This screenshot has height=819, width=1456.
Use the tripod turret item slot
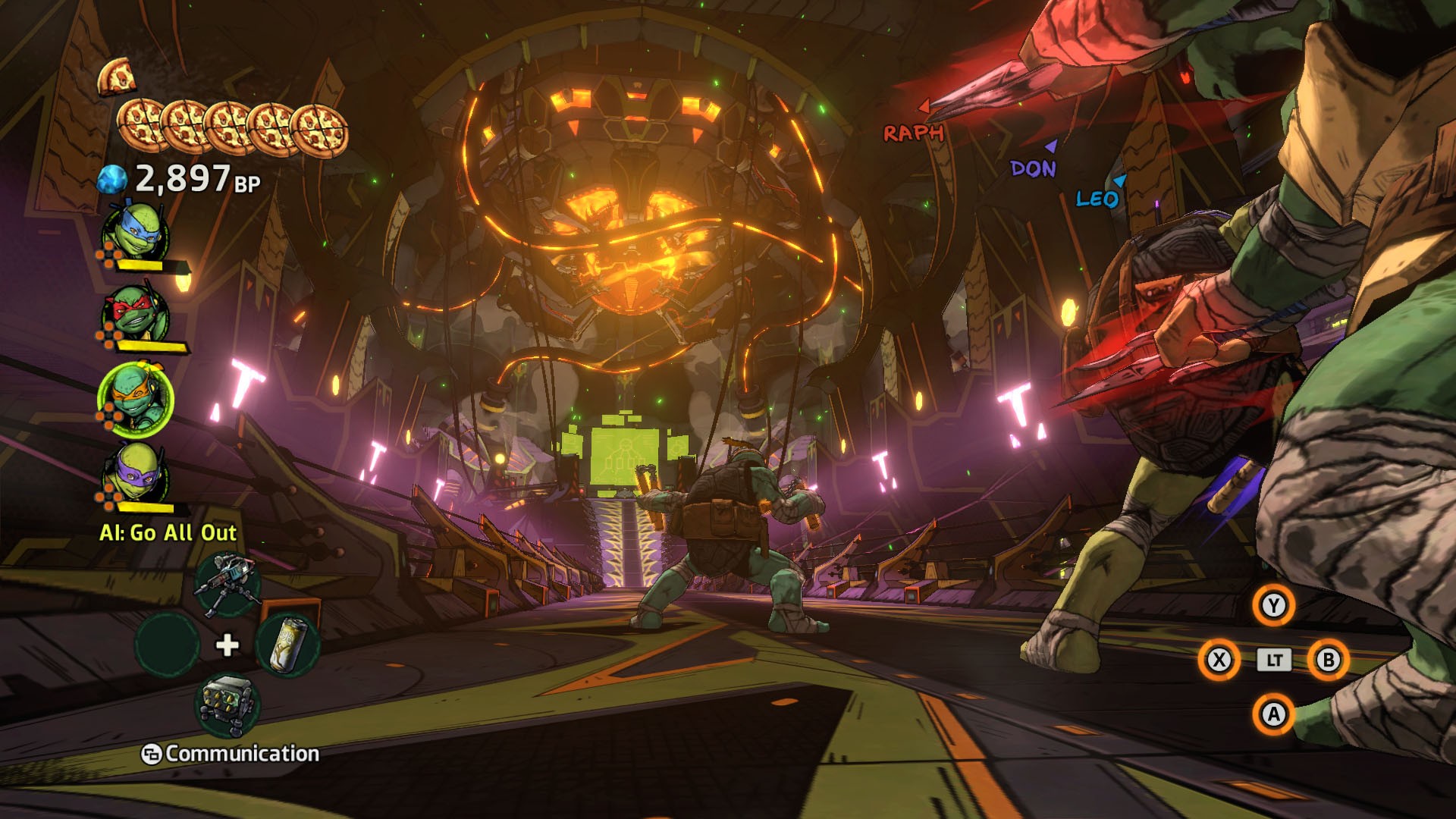click(227, 585)
